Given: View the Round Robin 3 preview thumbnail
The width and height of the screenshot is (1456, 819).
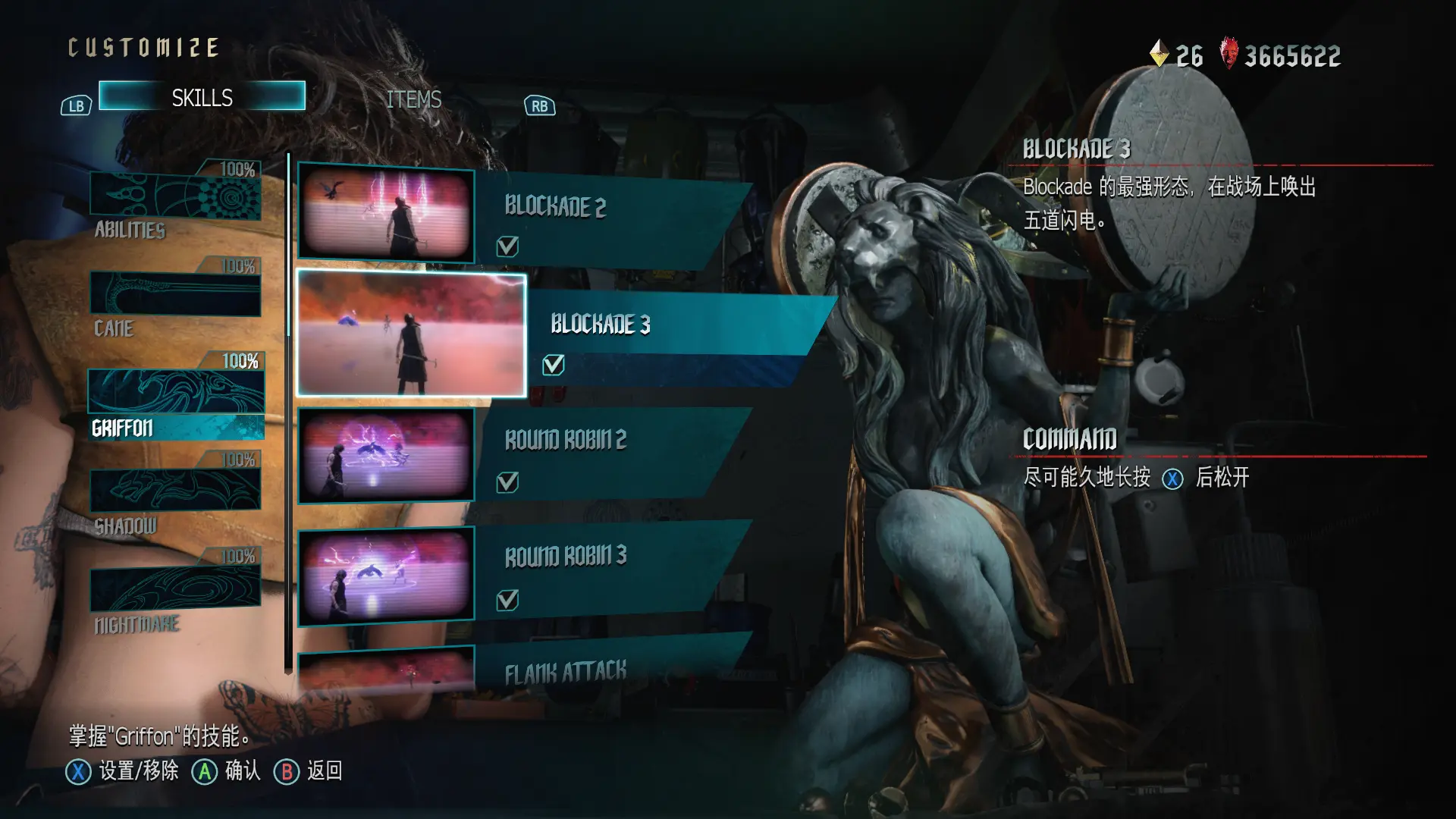Looking at the screenshot, I should point(386,576).
